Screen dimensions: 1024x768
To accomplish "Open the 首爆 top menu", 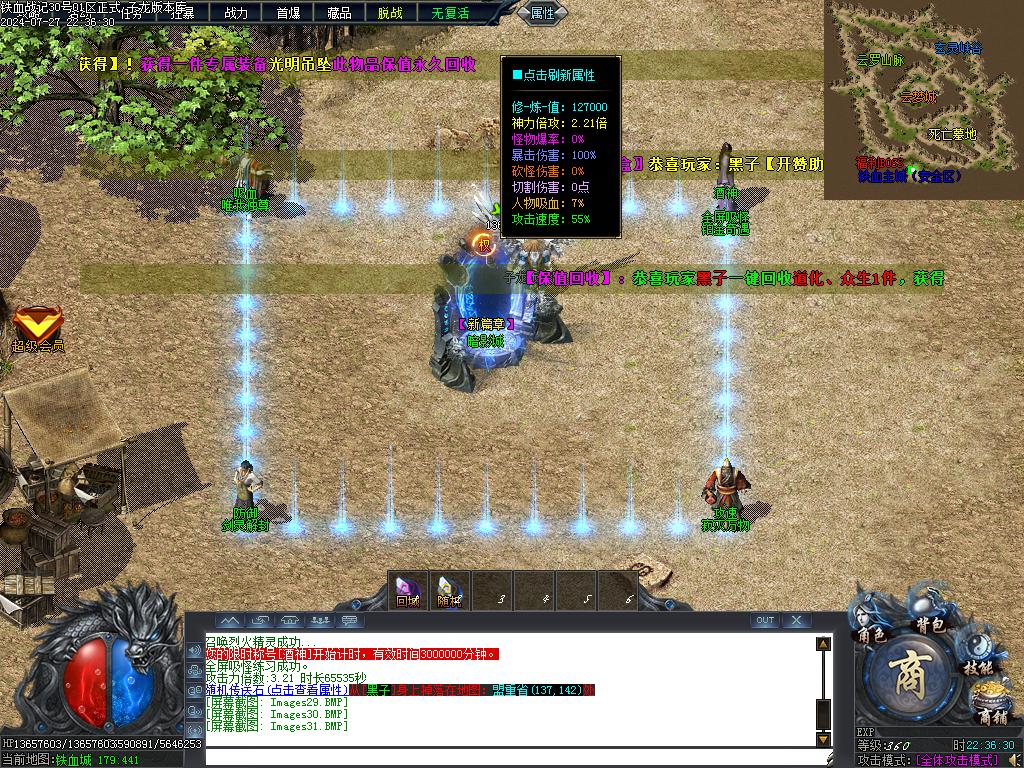I will tap(288, 13).
